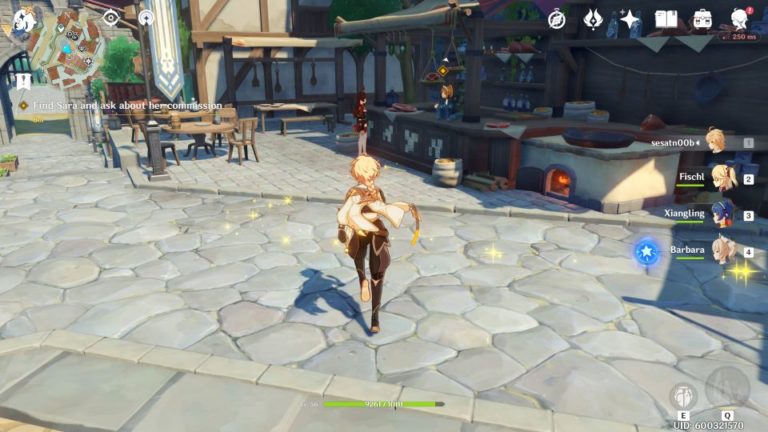Activate the Elemental Skill button
This screenshot has width=768, height=432.
[684, 395]
